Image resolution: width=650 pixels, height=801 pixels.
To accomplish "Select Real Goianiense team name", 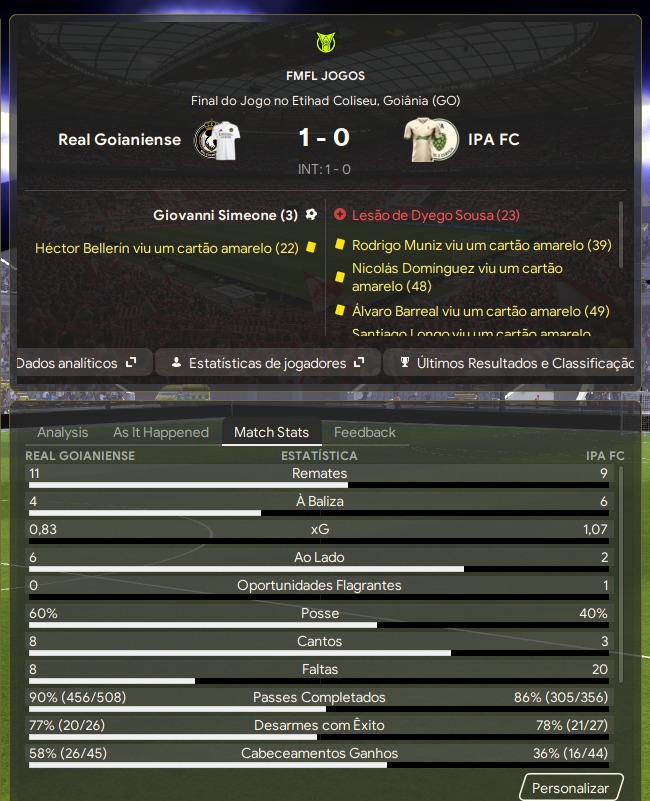I will tap(120, 139).
